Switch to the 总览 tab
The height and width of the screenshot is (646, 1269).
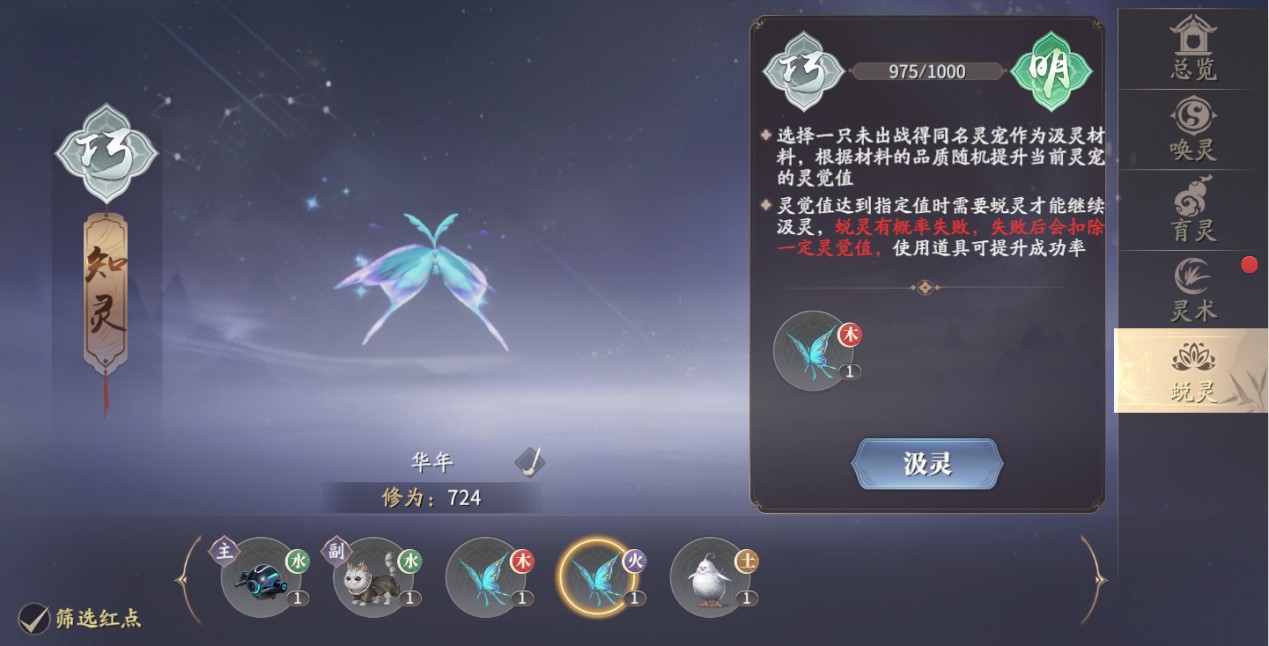click(x=1192, y=49)
